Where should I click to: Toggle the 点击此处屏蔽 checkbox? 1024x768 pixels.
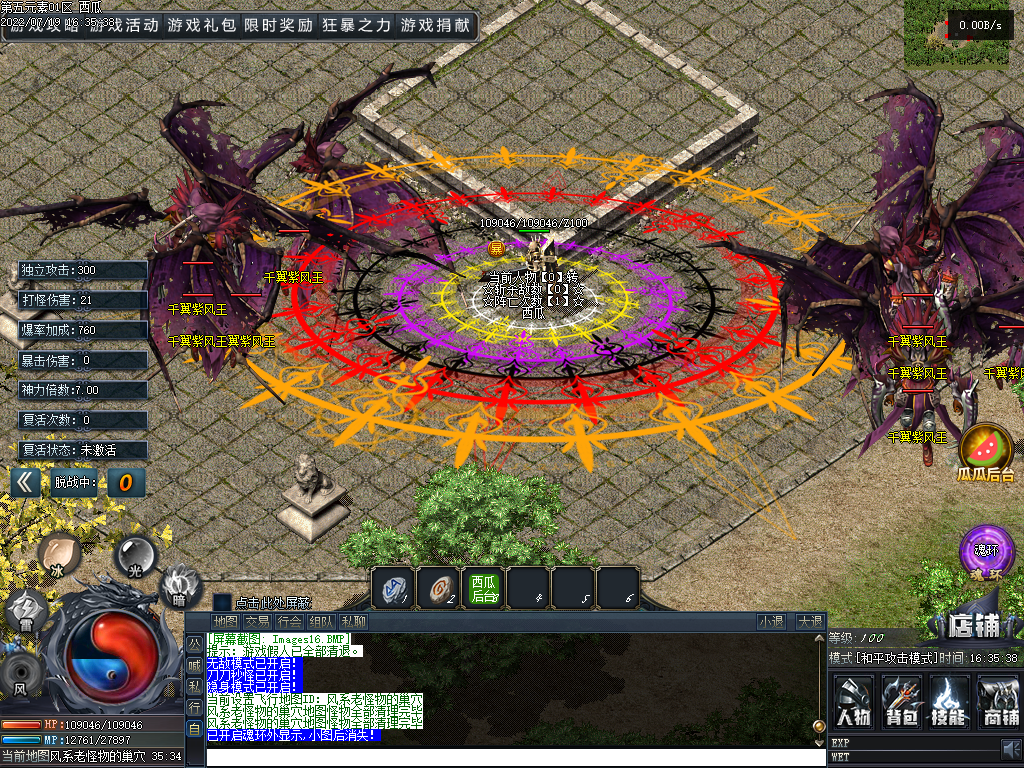222,602
